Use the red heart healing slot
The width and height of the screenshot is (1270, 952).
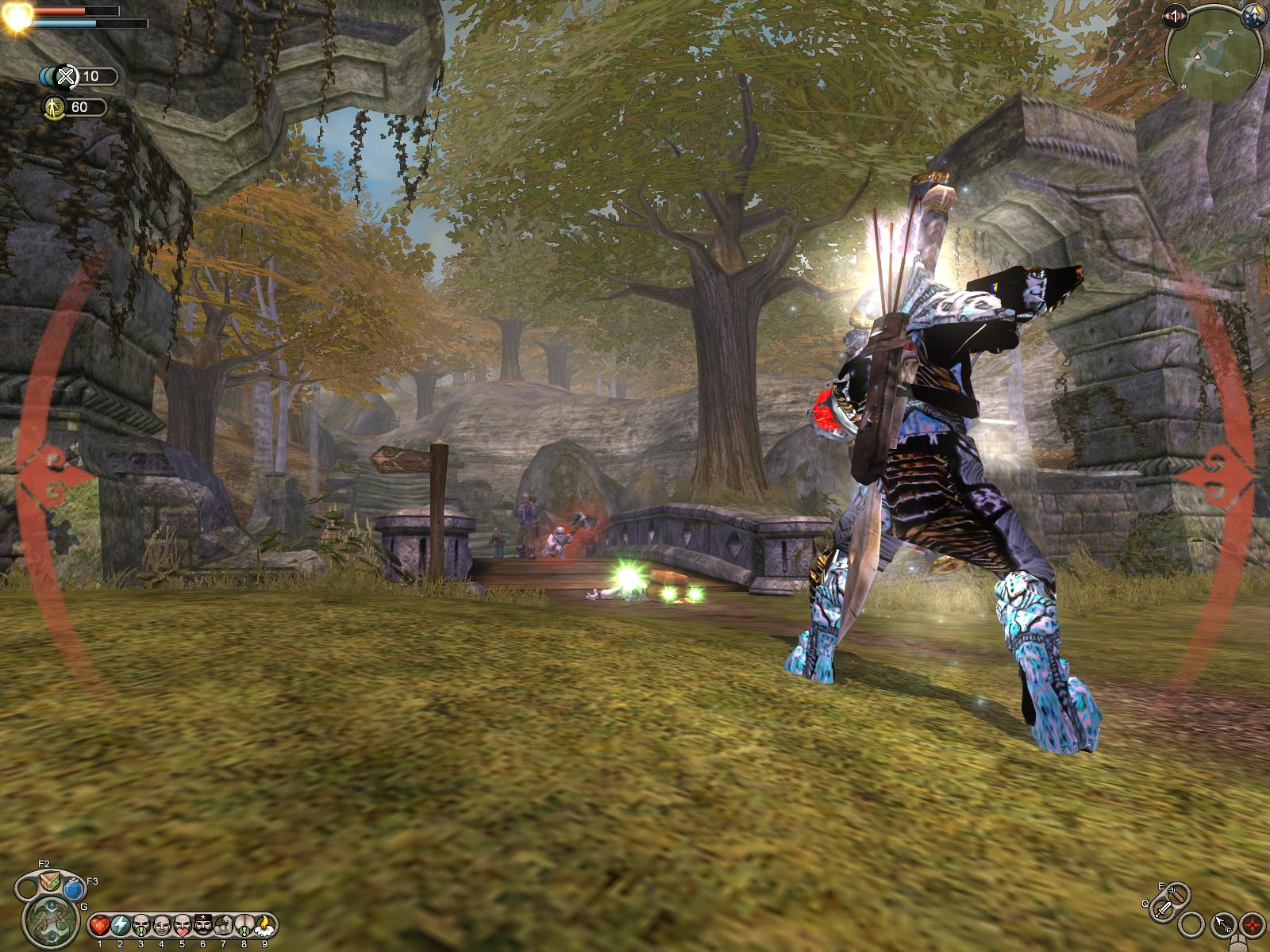click(x=99, y=925)
